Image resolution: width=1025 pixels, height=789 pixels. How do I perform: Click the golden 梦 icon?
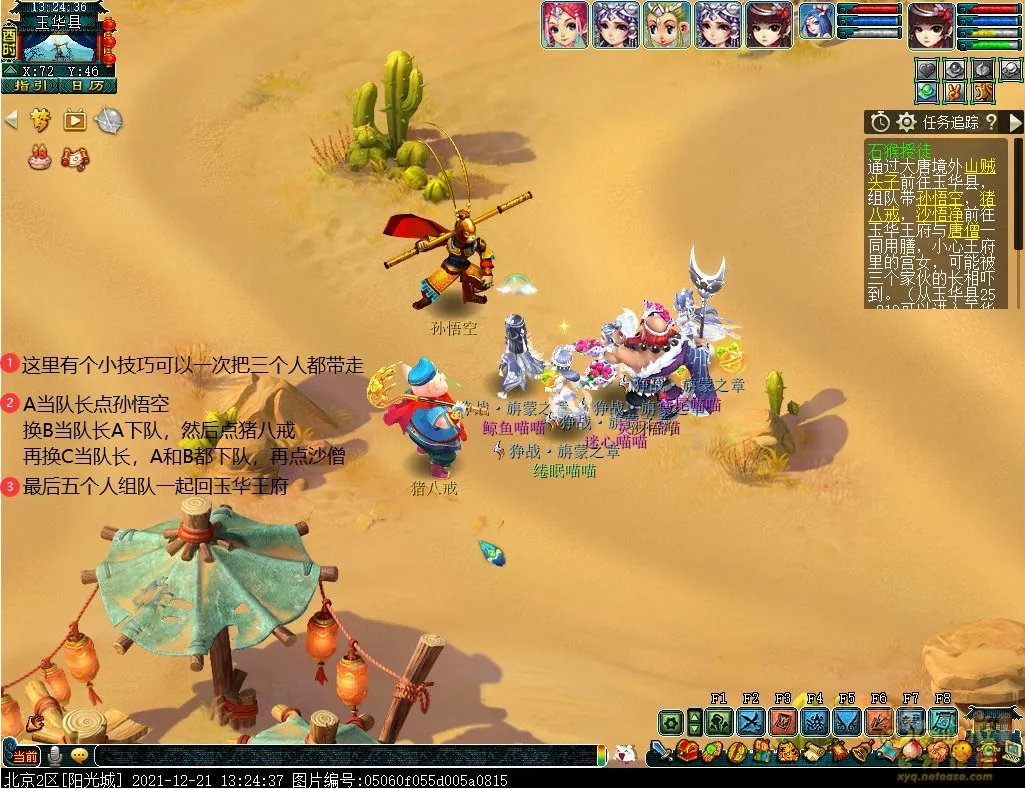pyautogui.click(x=40, y=121)
